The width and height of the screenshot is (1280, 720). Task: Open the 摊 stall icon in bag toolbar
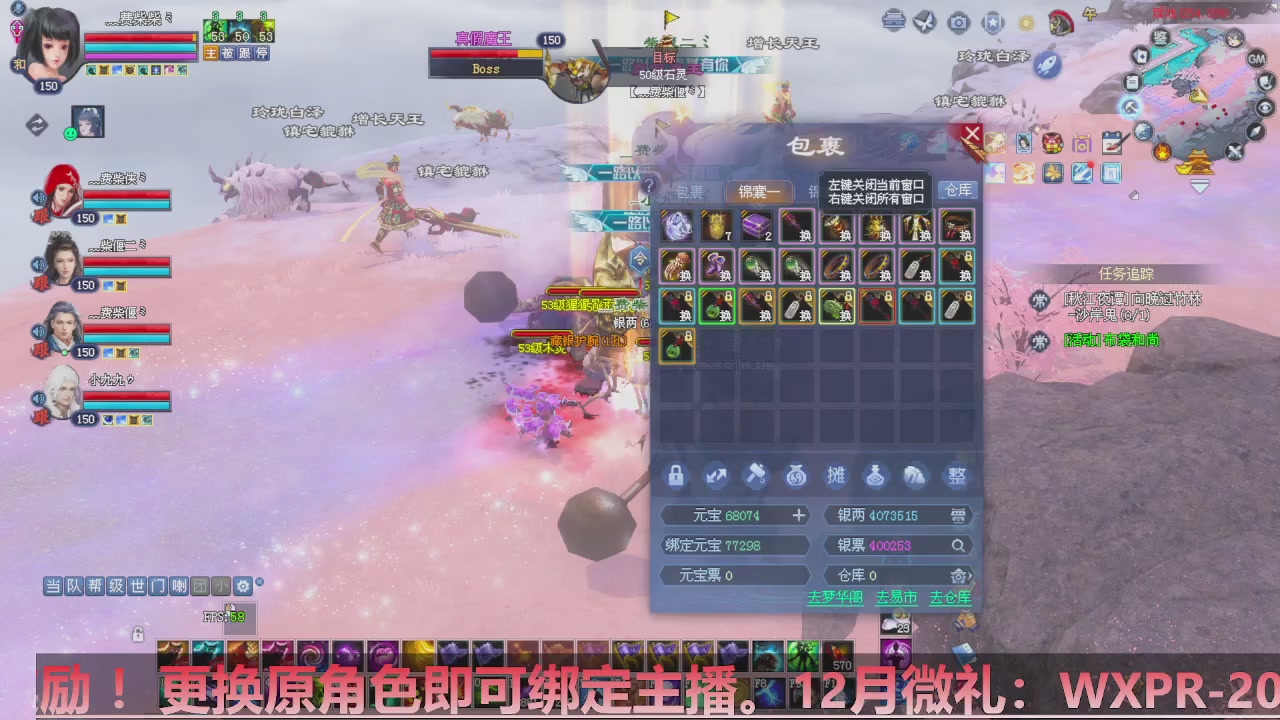coord(836,477)
